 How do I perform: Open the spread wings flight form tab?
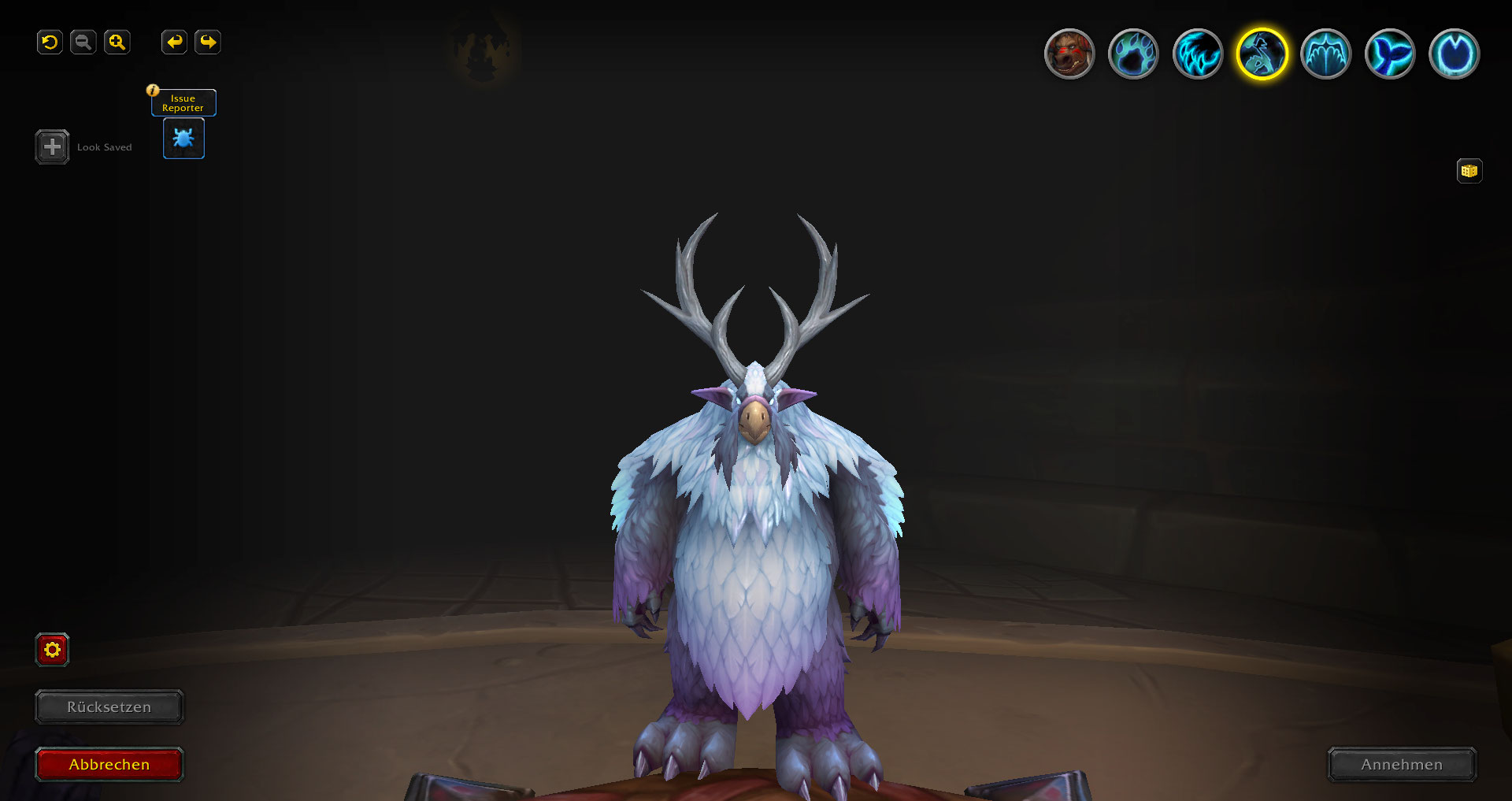click(x=1326, y=54)
